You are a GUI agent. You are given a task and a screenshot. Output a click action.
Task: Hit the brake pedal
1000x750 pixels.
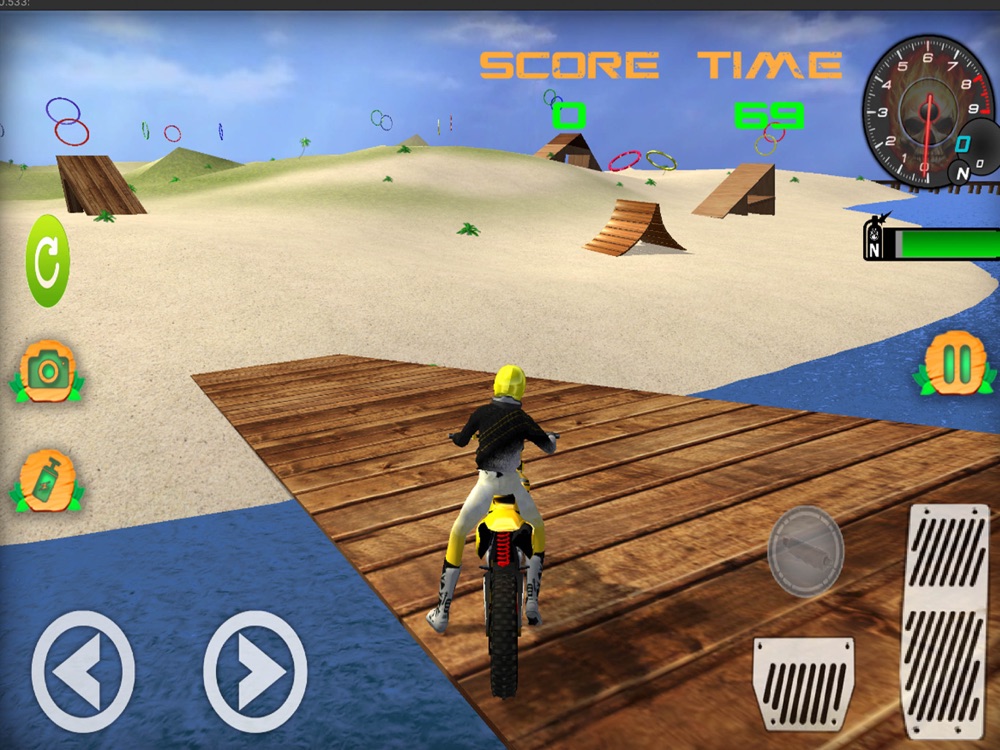tap(803, 682)
